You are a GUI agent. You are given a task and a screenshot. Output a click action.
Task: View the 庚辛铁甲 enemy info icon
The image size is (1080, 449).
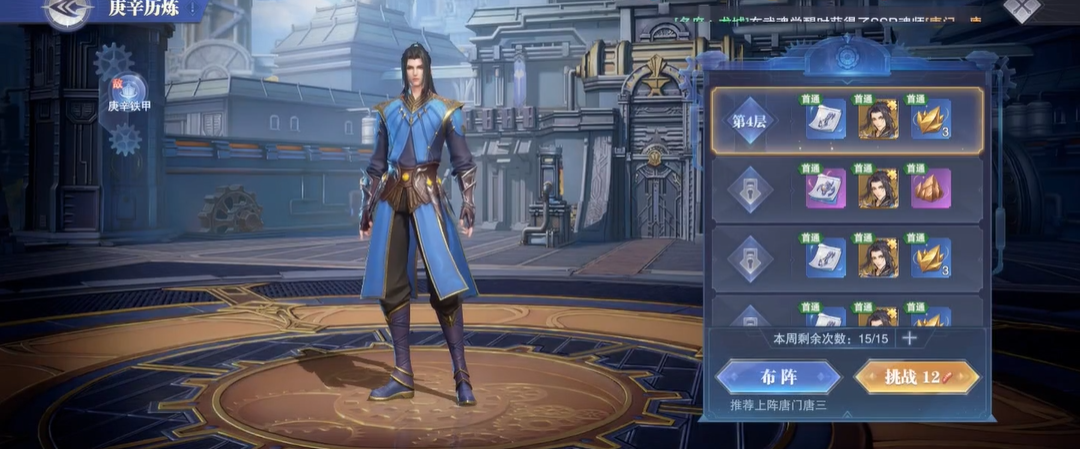(x=126, y=91)
